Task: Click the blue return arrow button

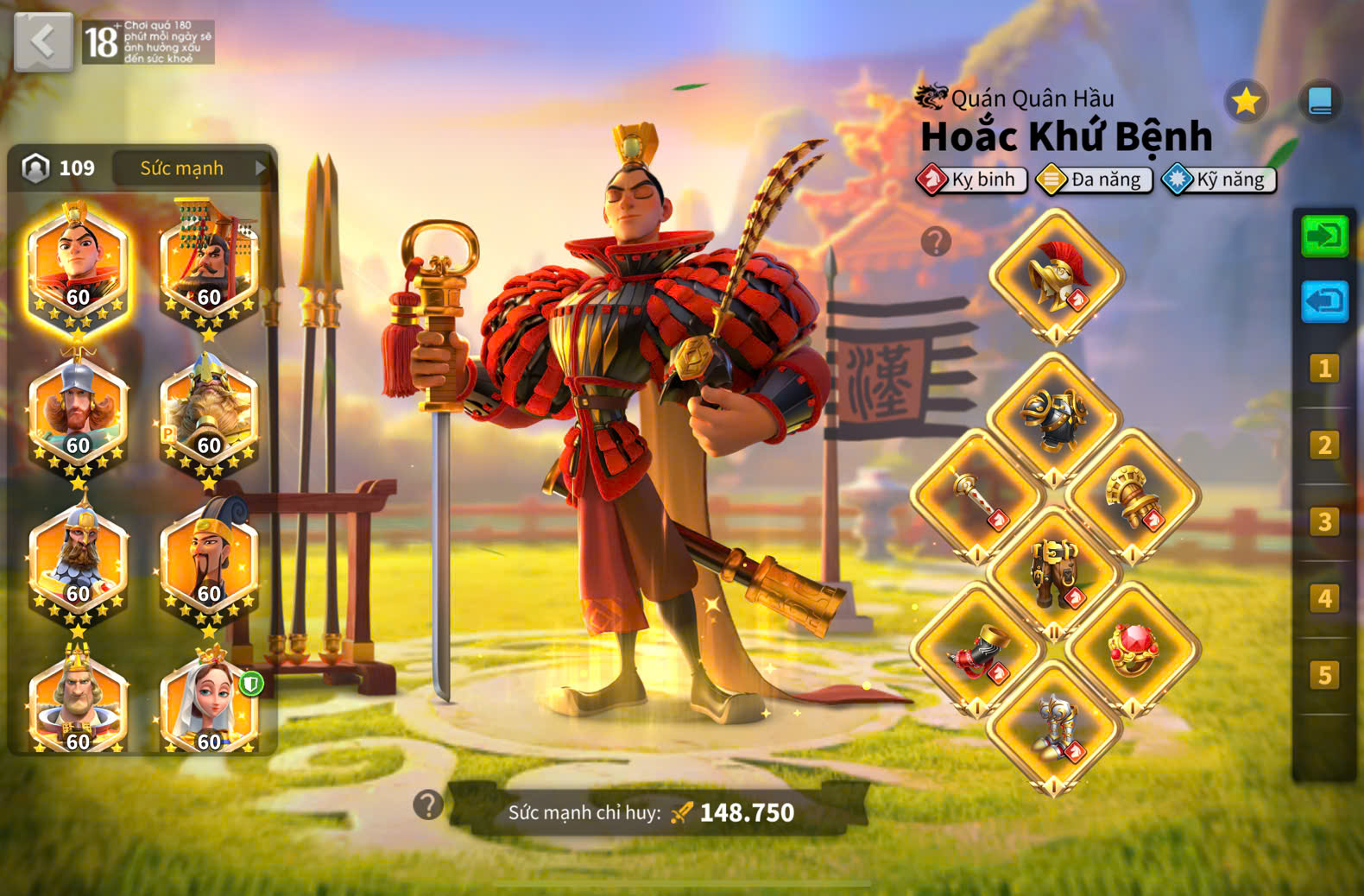Action: coord(1324,301)
